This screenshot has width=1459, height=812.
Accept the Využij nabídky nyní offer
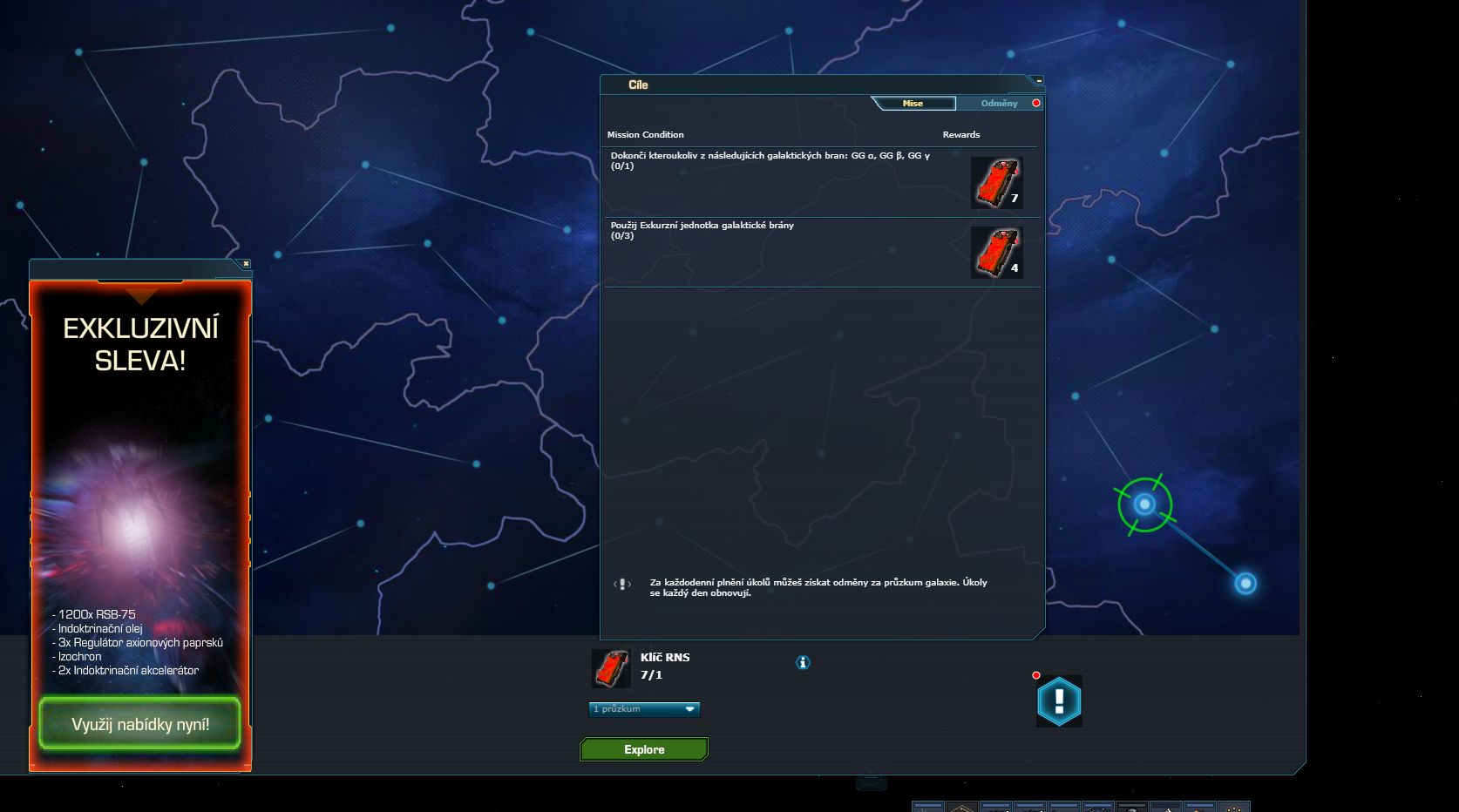point(139,724)
